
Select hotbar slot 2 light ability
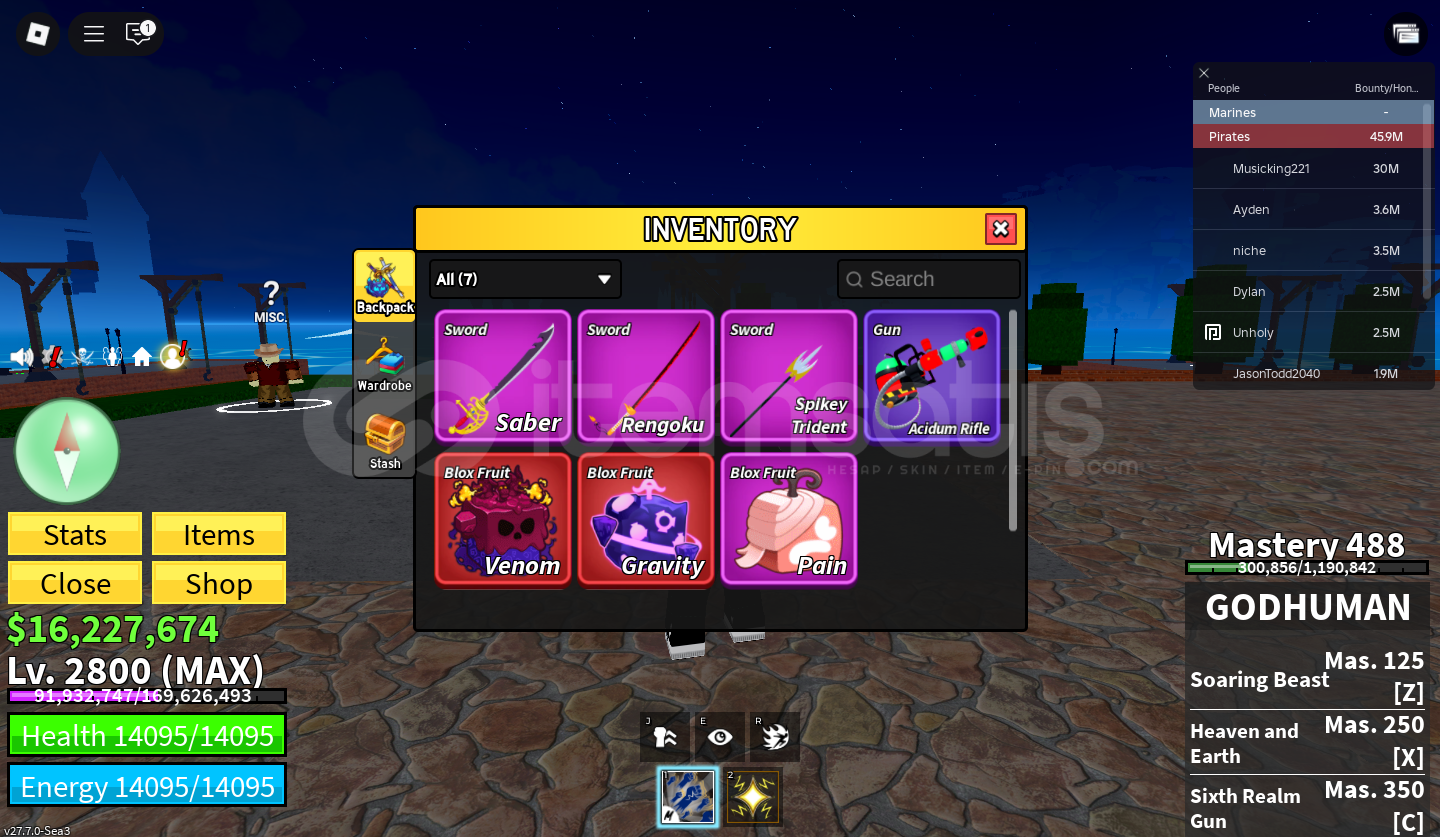753,796
